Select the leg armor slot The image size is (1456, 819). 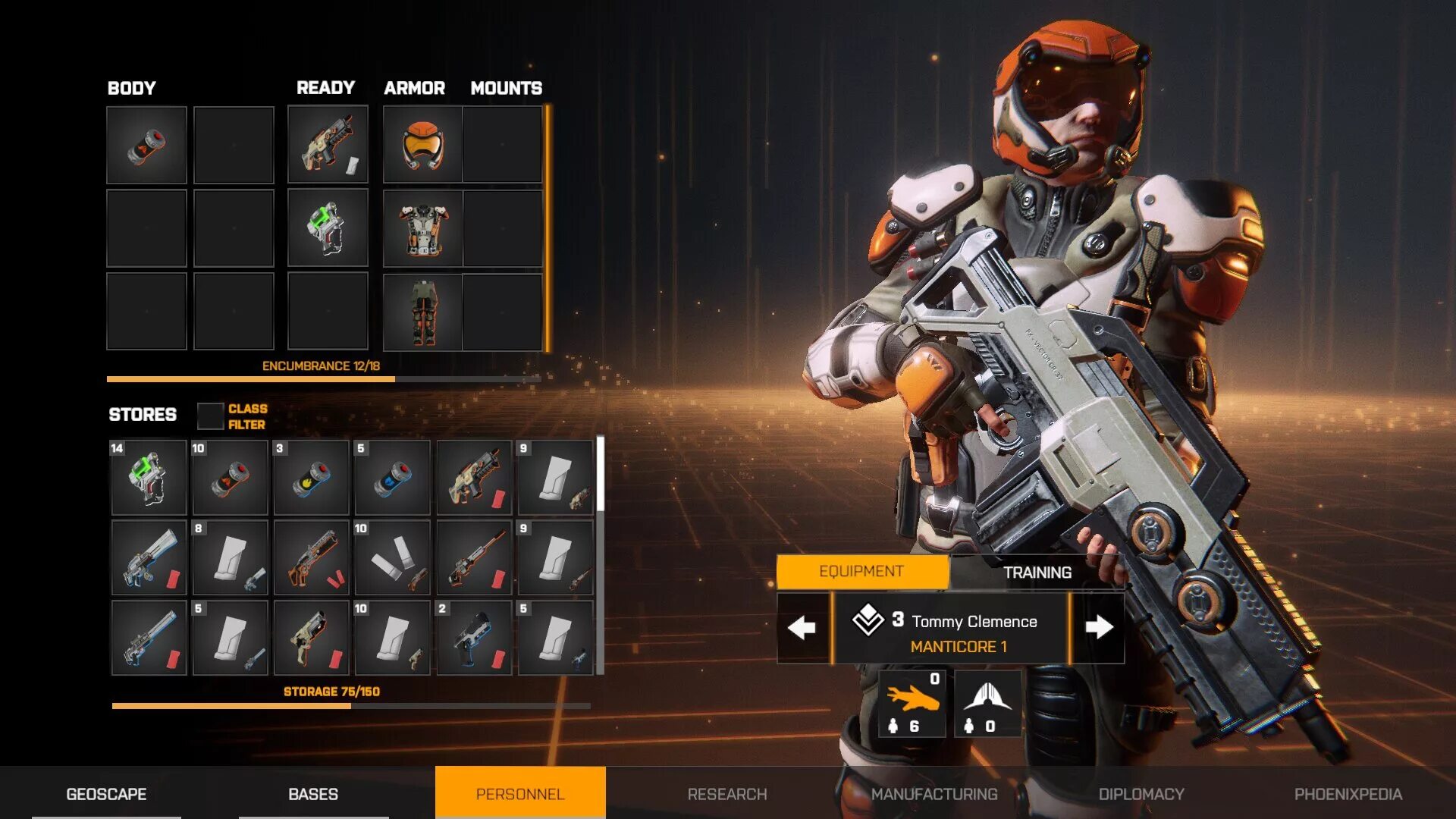click(423, 312)
